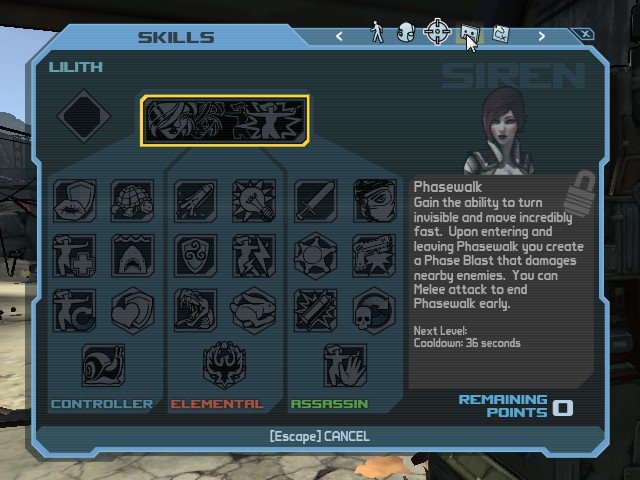Viewport: 640px width, 480px height.
Task: Select the rabbit skill icon
Action: [x=253, y=310]
